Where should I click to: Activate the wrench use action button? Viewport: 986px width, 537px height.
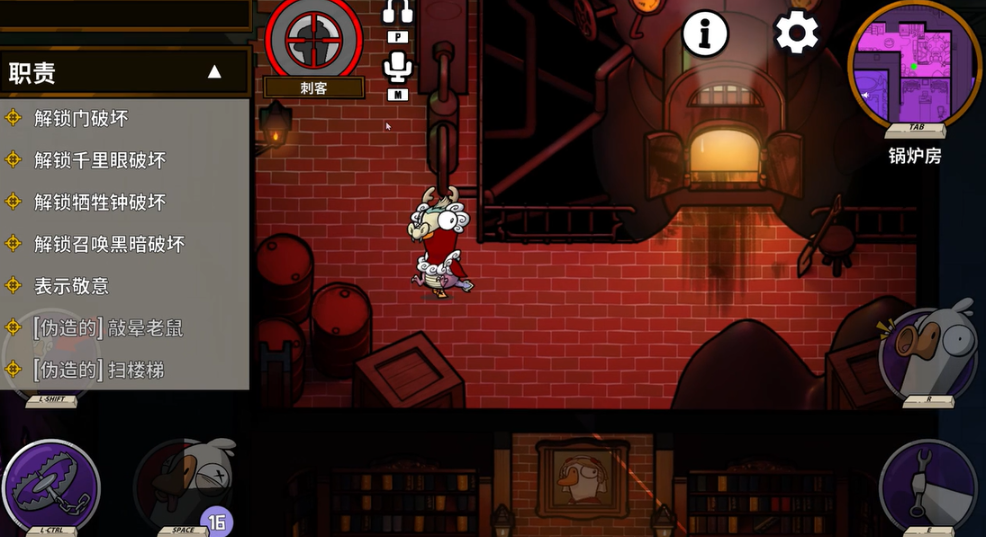click(927, 486)
